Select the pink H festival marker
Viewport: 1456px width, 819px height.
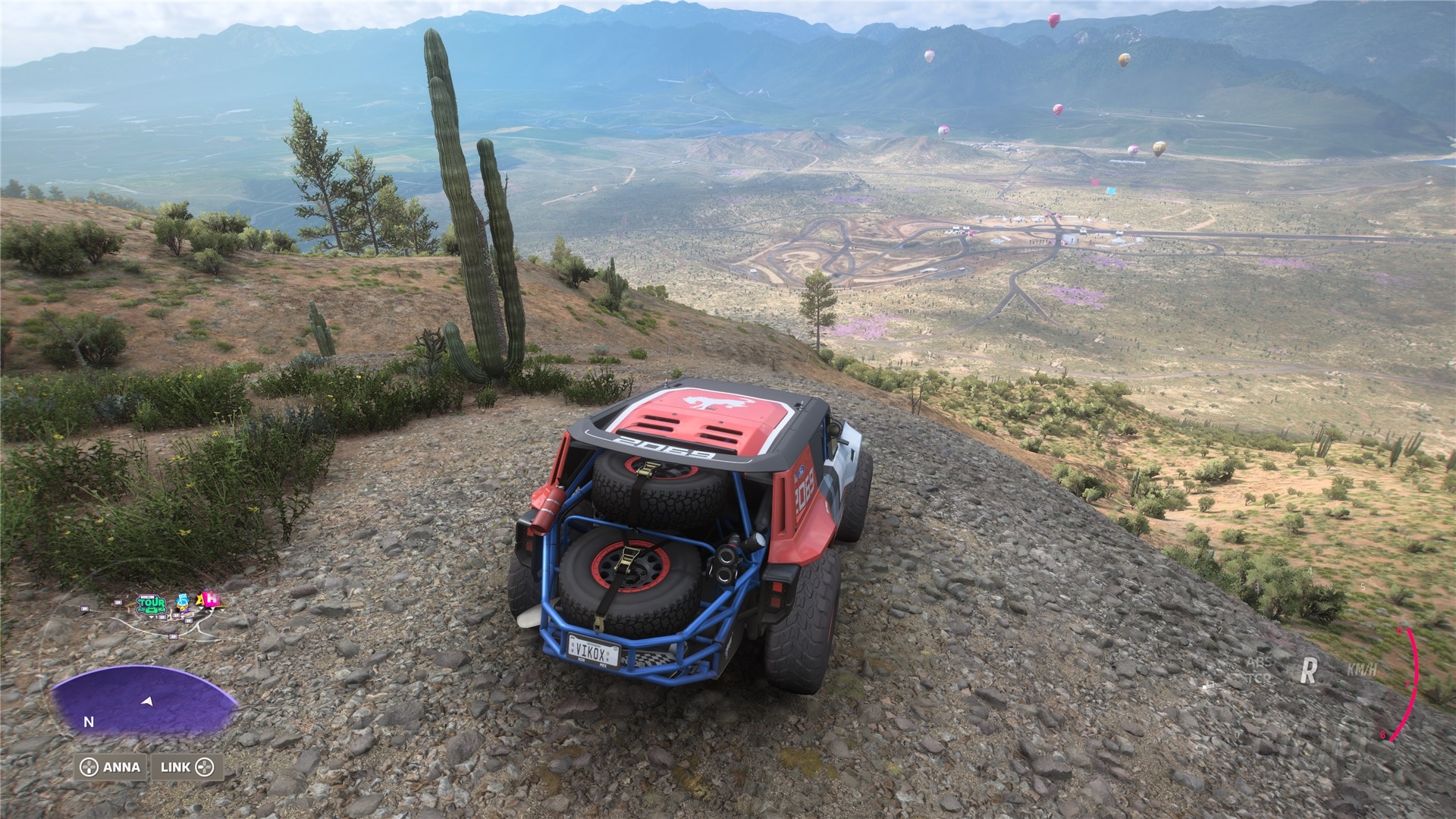pyautogui.click(x=212, y=600)
